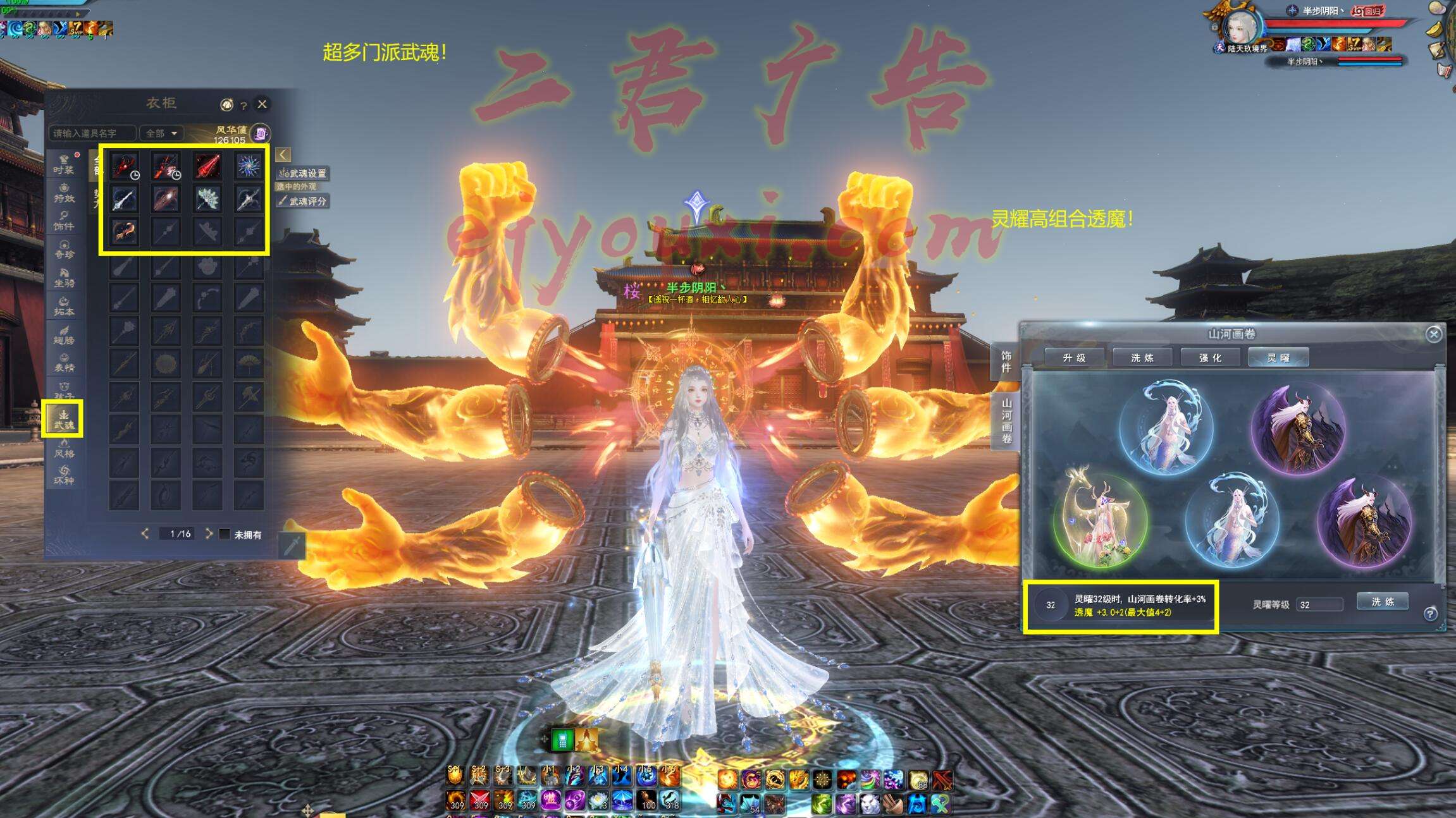Select the 武魂 weapon soul tab
The width and height of the screenshot is (1456, 818).
pyautogui.click(x=63, y=419)
